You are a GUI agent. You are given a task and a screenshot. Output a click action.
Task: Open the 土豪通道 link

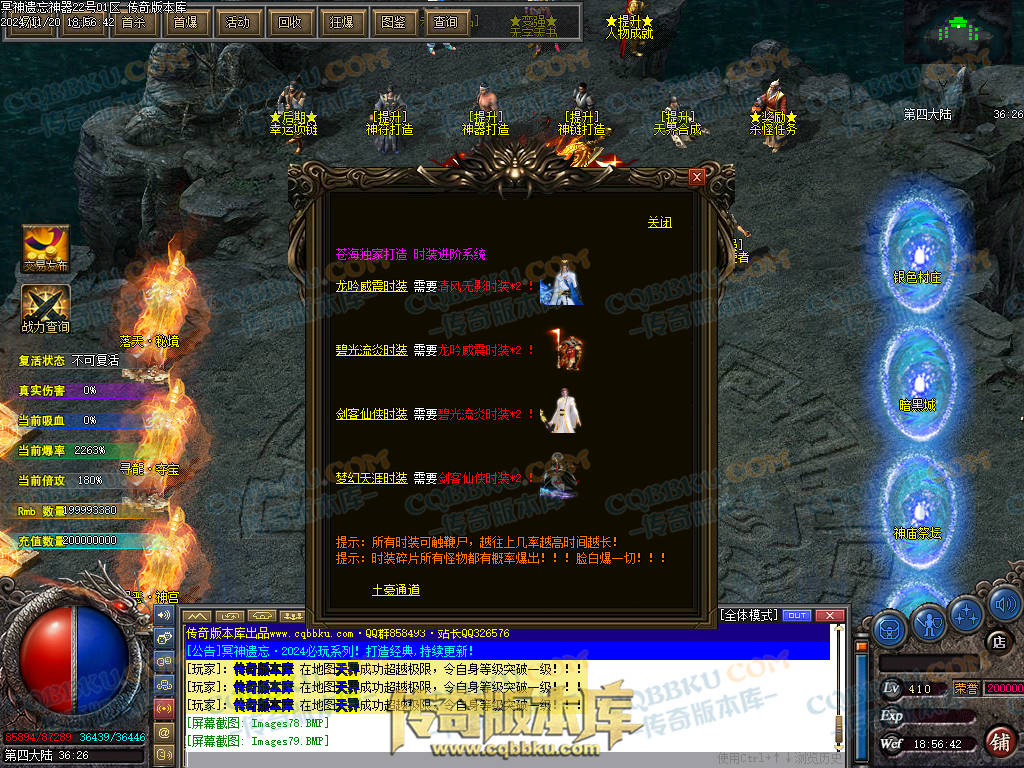(395, 590)
